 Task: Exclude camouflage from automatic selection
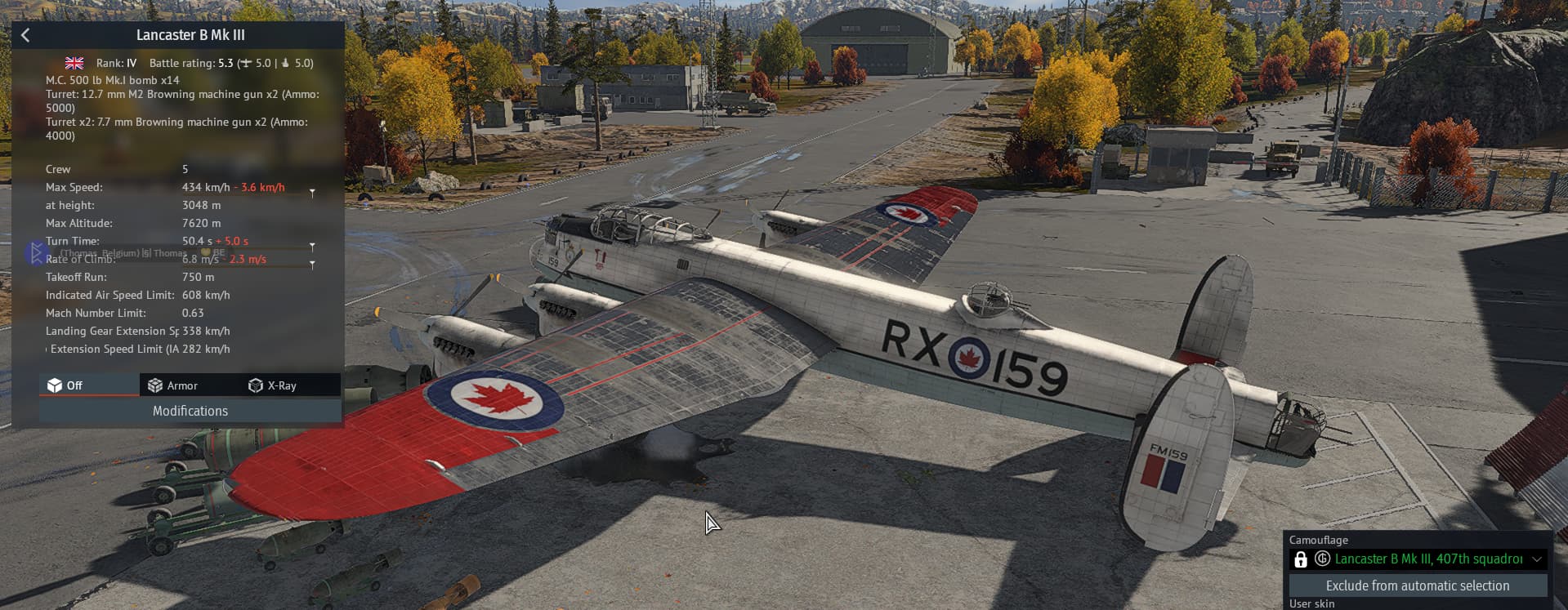click(x=1418, y=586)
